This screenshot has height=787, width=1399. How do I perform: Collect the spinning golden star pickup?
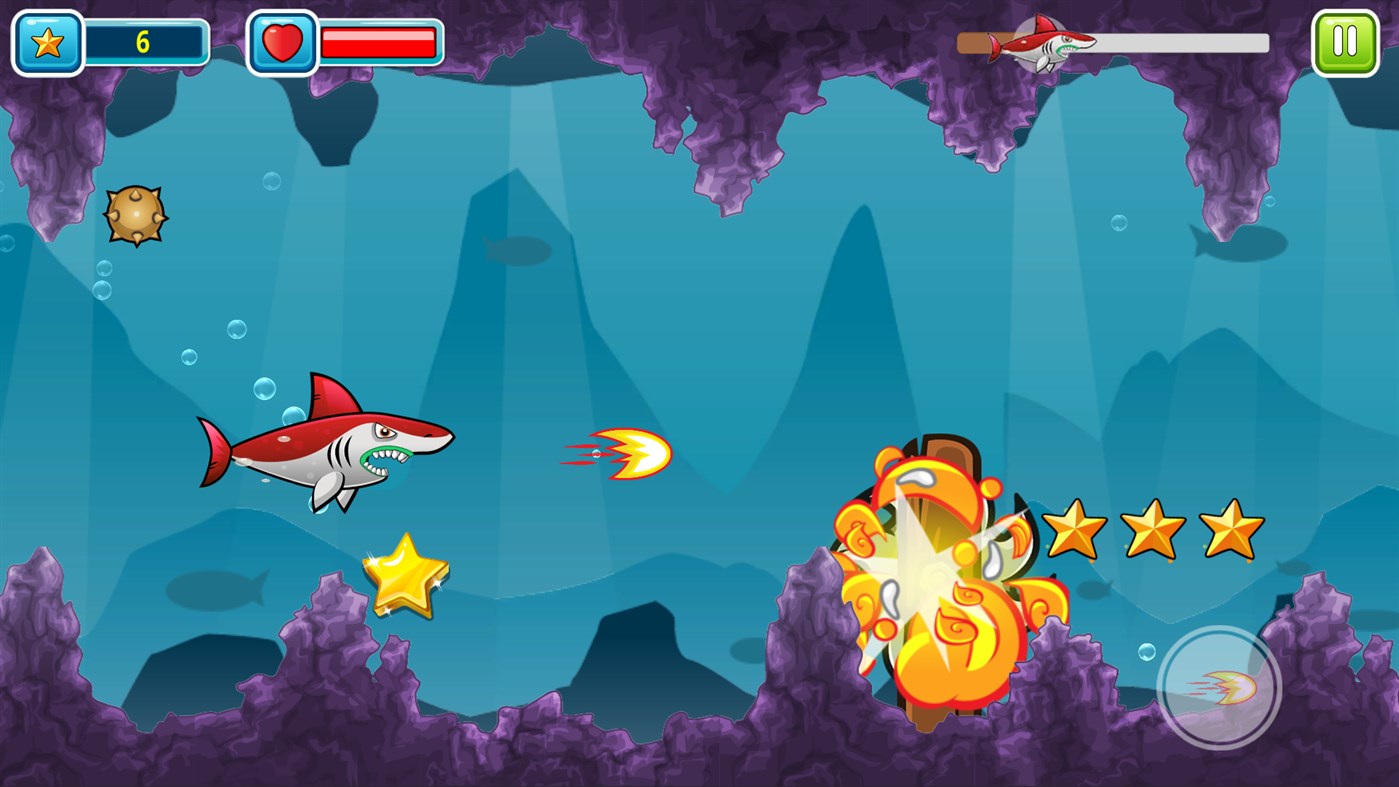click(x=408, y=578)
